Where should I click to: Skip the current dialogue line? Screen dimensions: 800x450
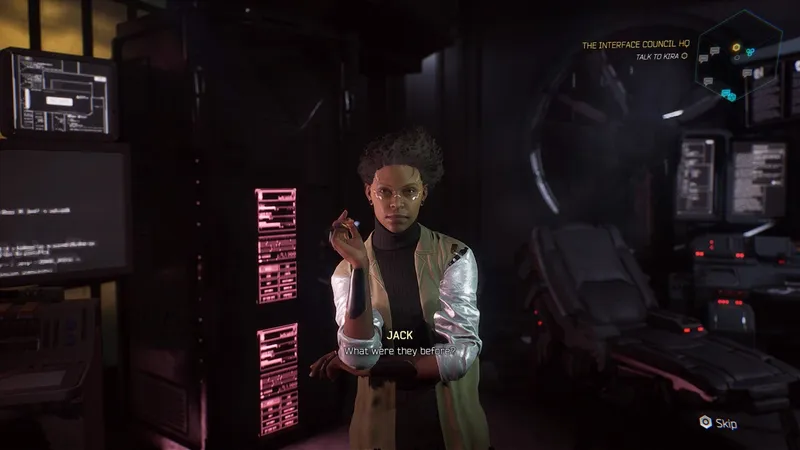coord(718,423)
